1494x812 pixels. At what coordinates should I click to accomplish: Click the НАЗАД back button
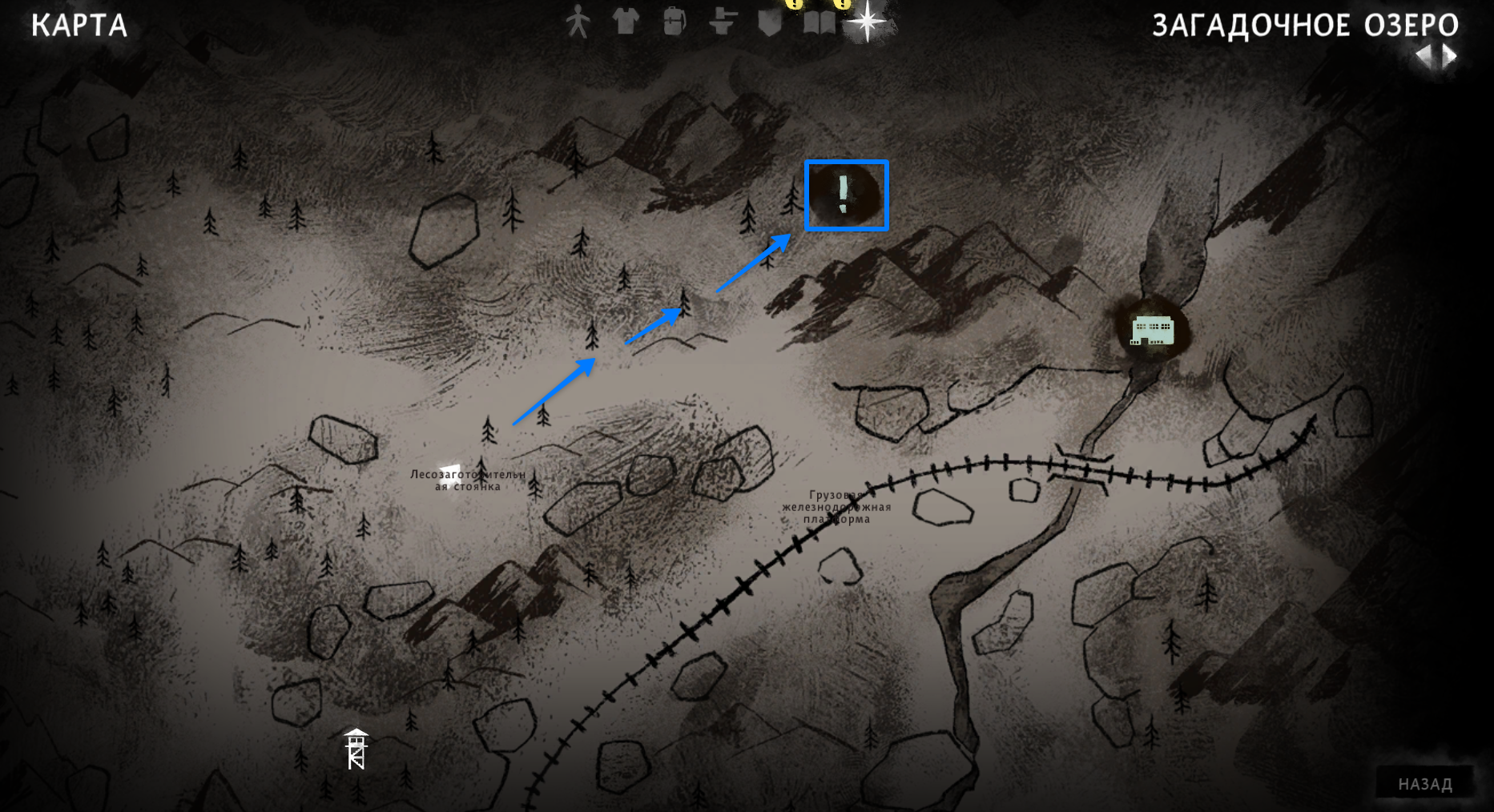click(1425, 784)
